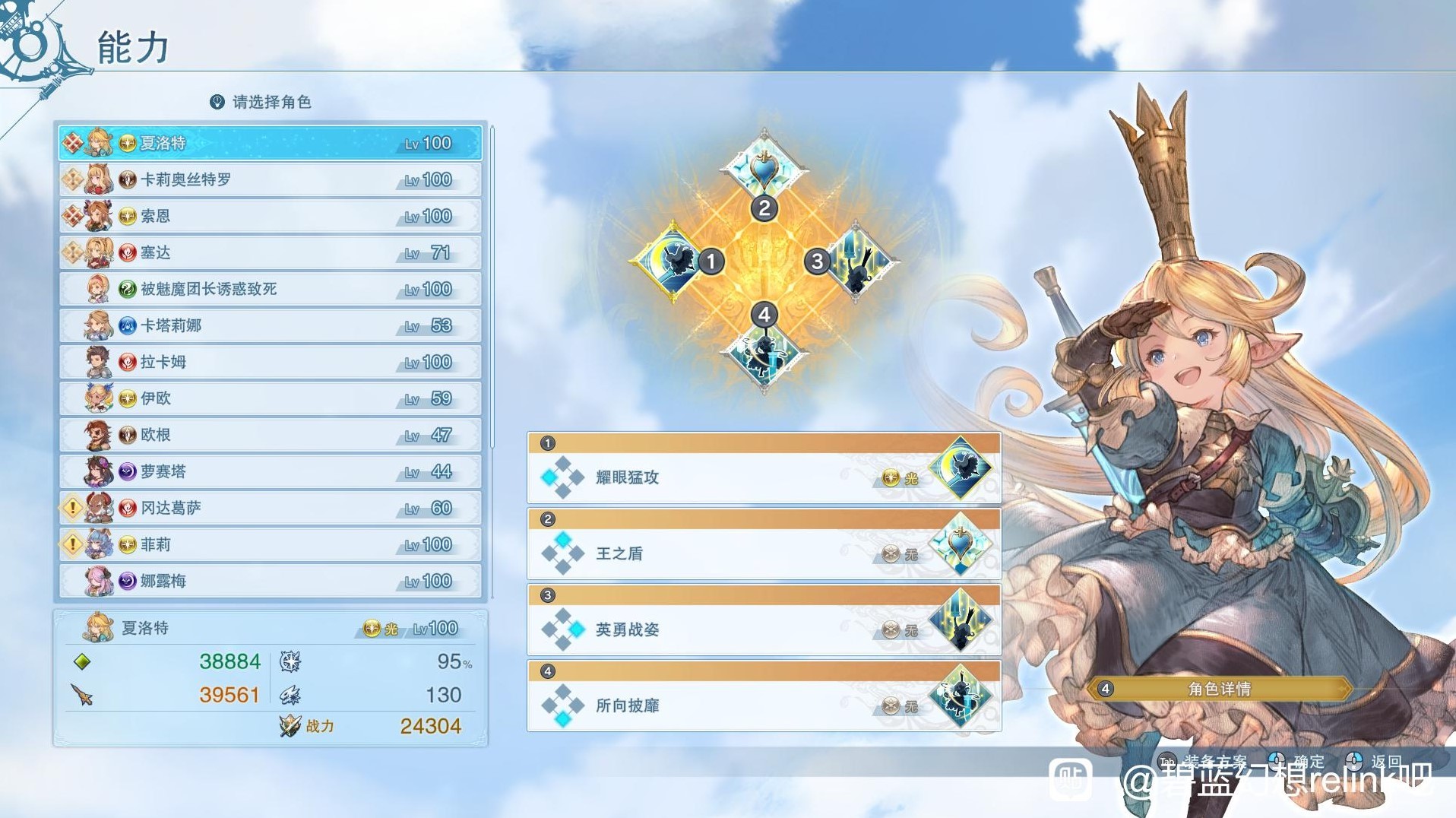1456x818 pixels.
Task: Click the question-mark icon near 请选择角色
Action: click(x=216, y=100)
